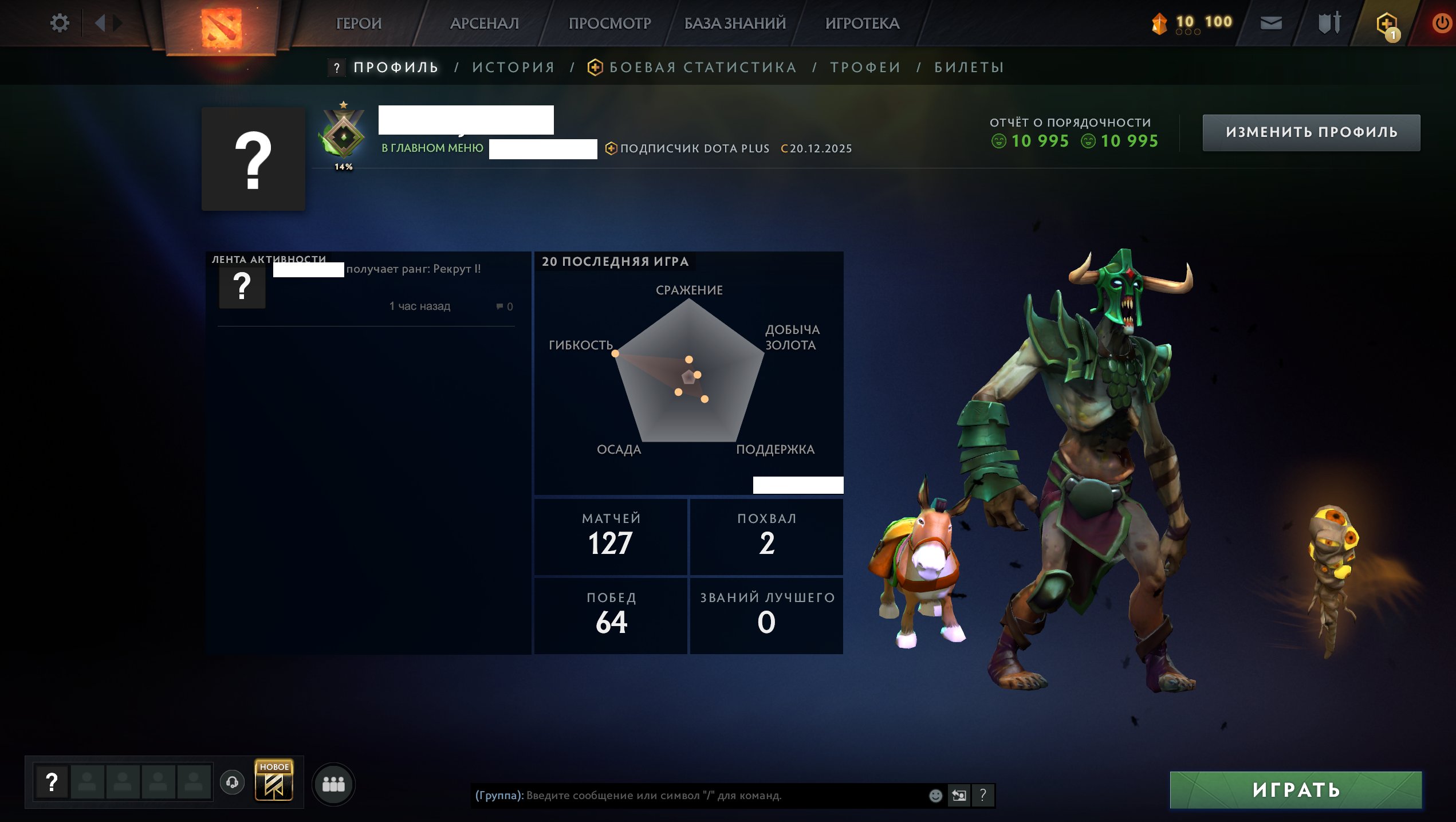Click the ИЗМЕНИТЬ ПРОФИЛЬ button
Viewport: 1456px width, 822px height.
(x=1311, y=132)
